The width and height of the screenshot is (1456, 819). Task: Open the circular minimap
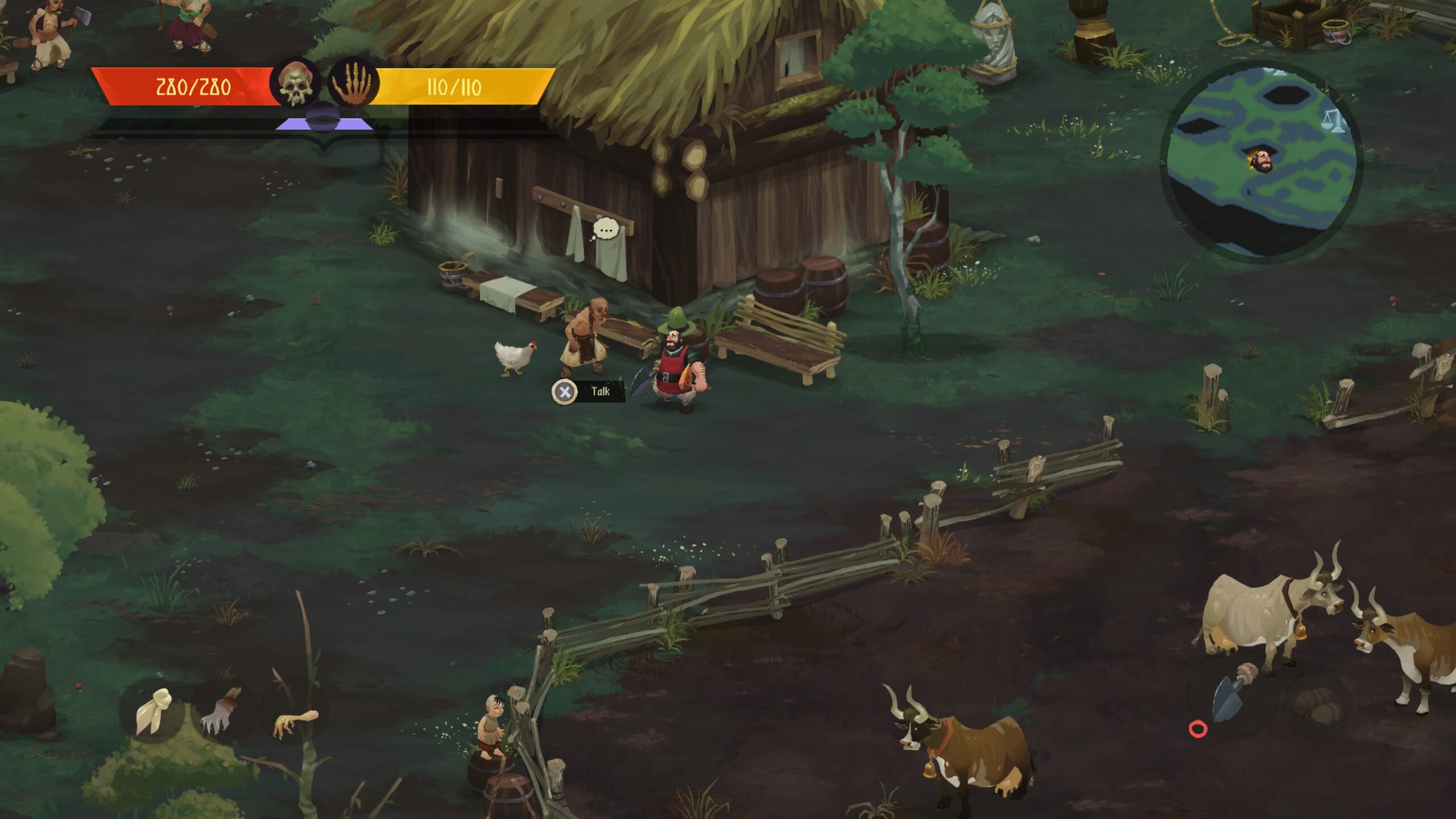(1260, 161)
